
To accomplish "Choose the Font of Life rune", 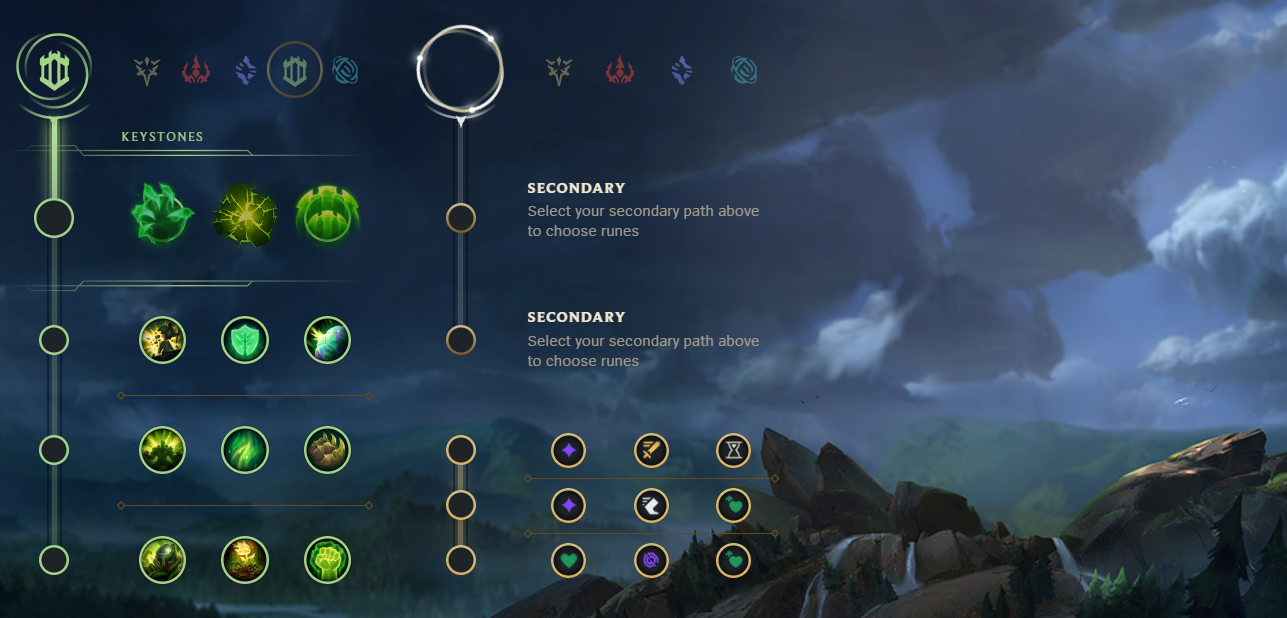I will [245, 341].
